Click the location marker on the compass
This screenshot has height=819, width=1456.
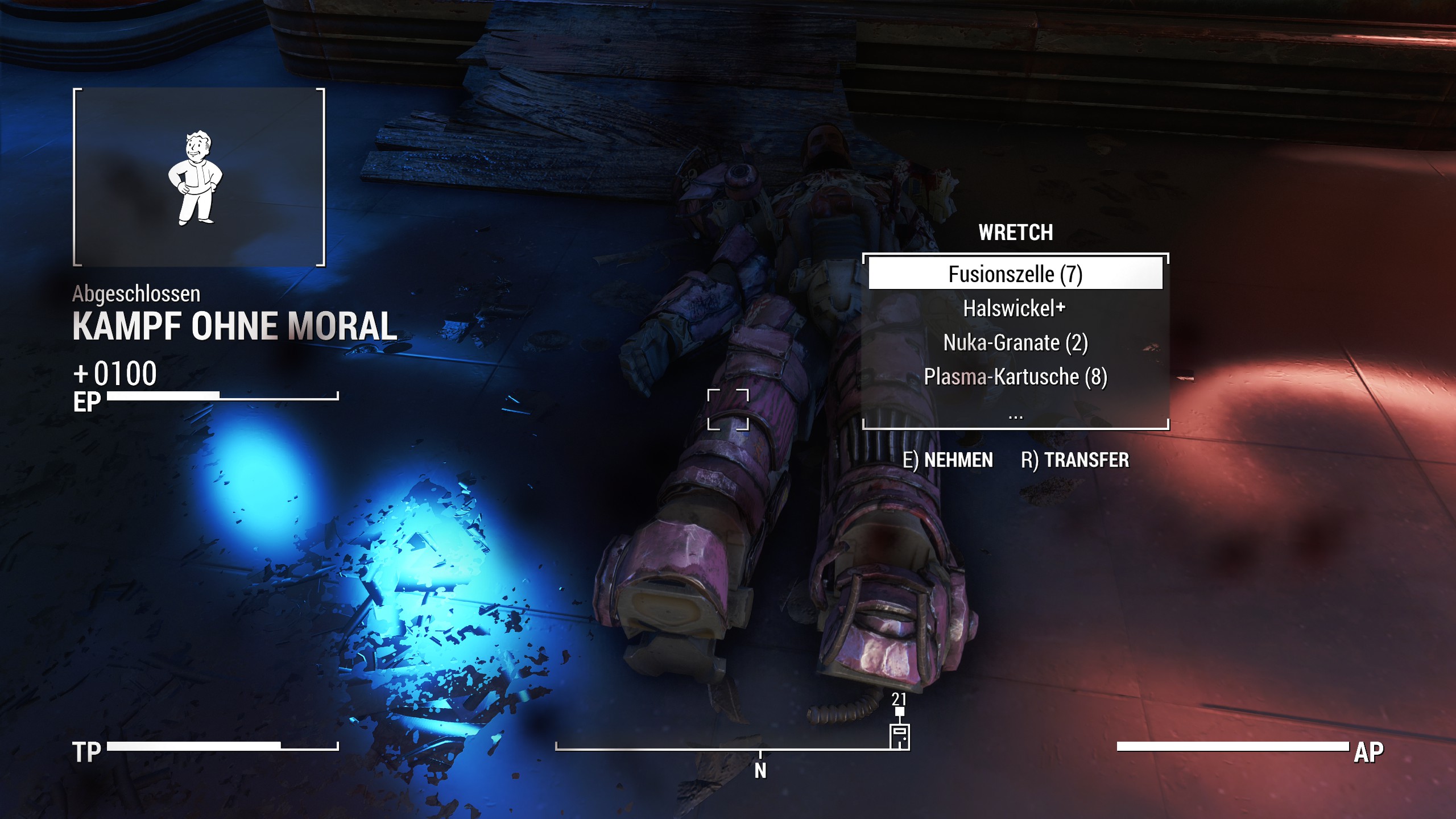(899, 736)
